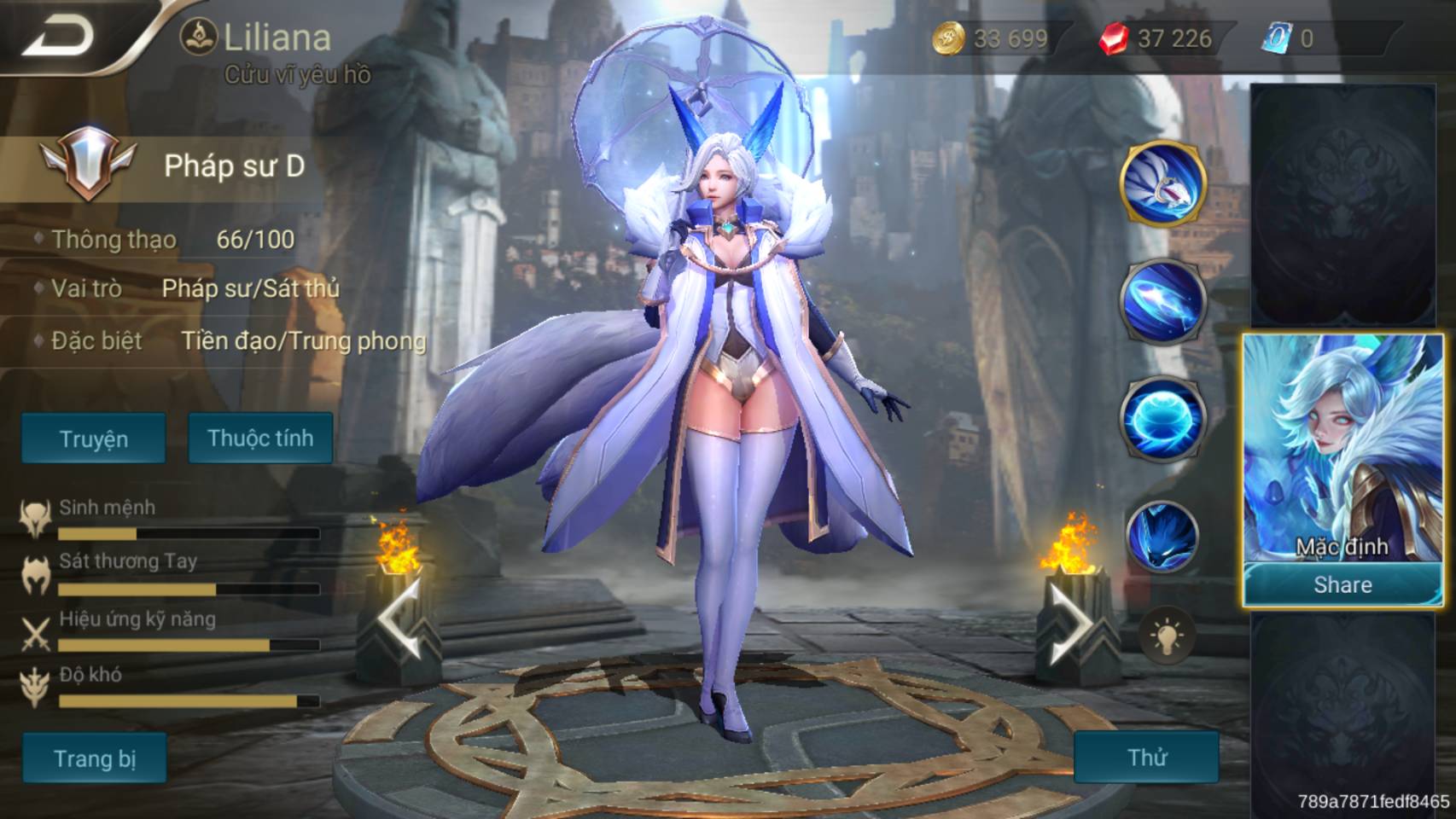Viewport: 1456px width, 819px height.
Task: View the white fox passive skill icon
Action: (1163, 183)
